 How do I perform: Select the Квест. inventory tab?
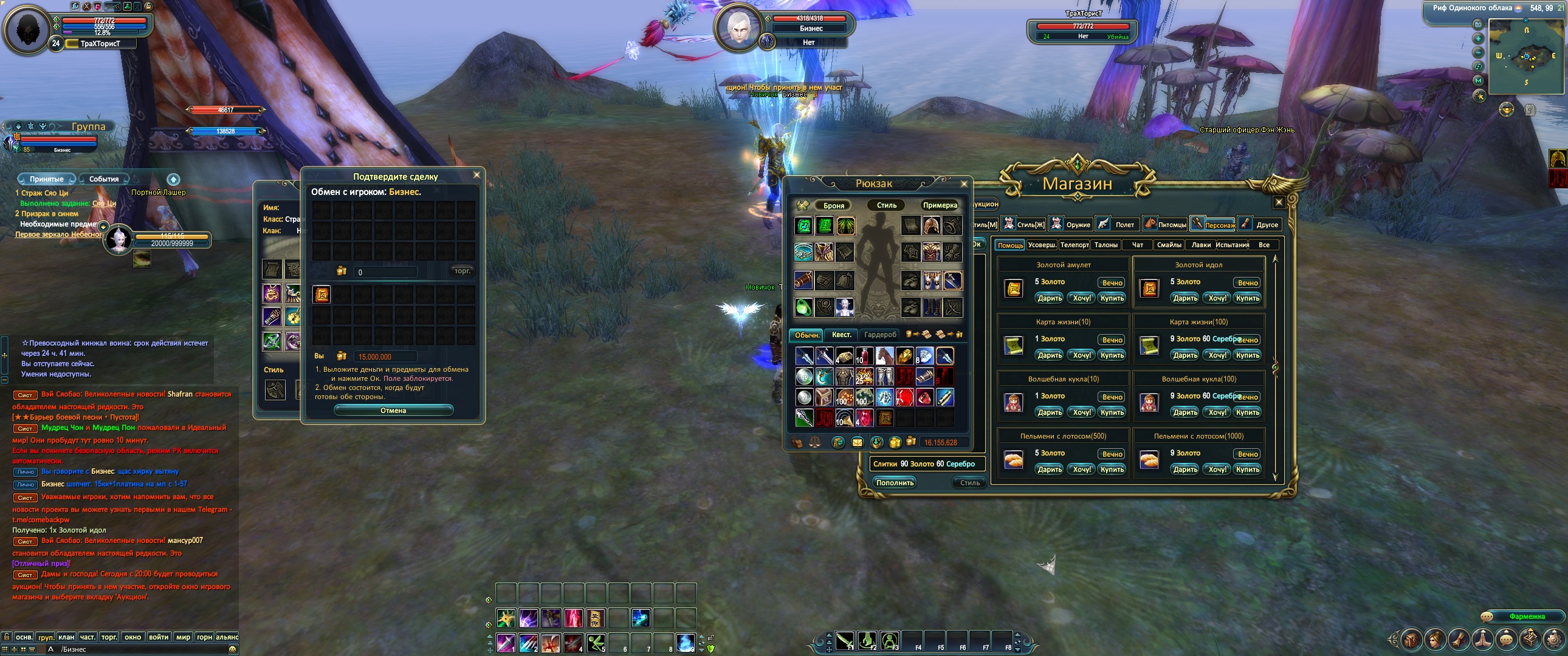[x=841, y=335]
